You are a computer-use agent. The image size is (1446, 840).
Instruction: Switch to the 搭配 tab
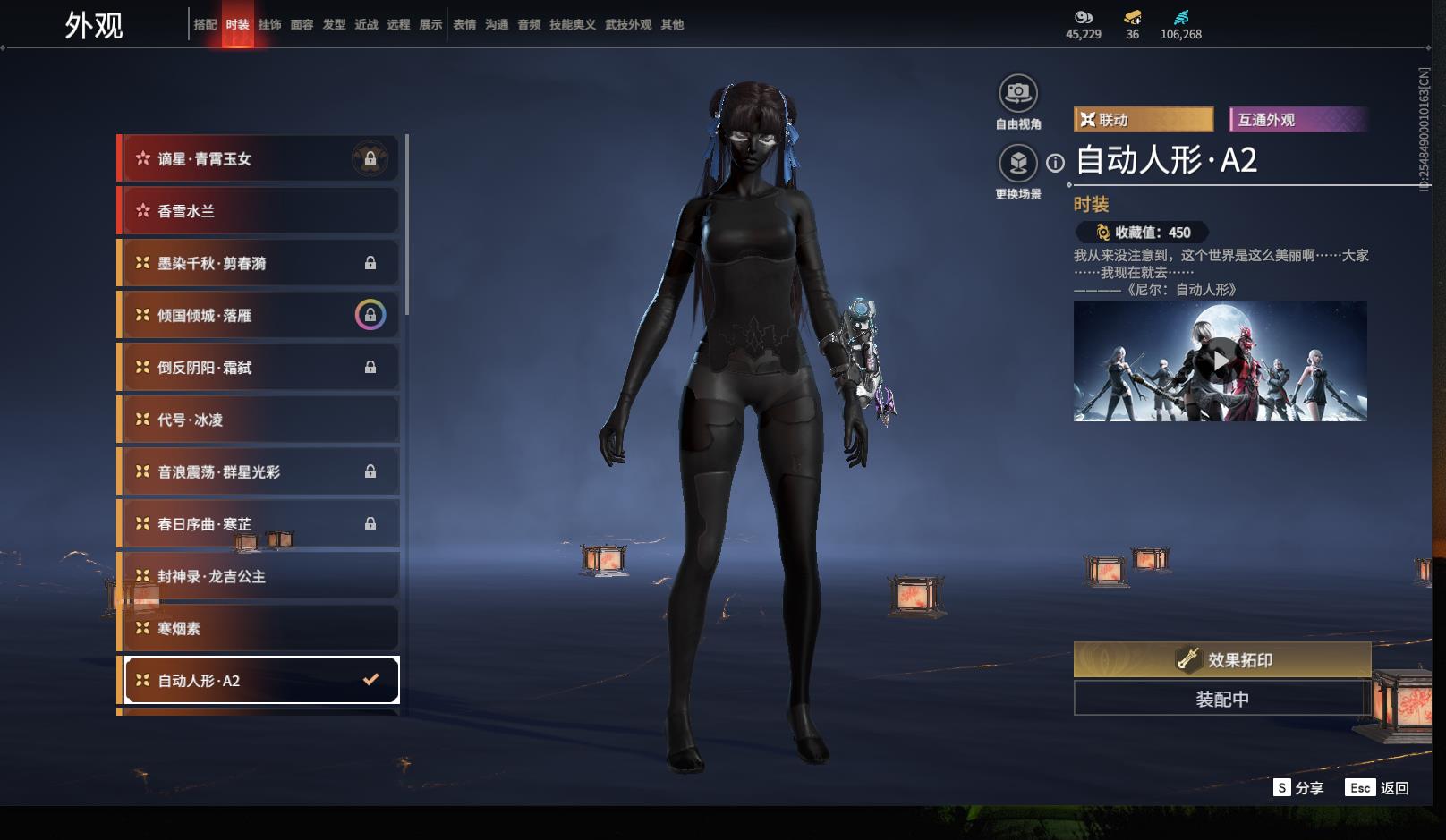(205, 25)
